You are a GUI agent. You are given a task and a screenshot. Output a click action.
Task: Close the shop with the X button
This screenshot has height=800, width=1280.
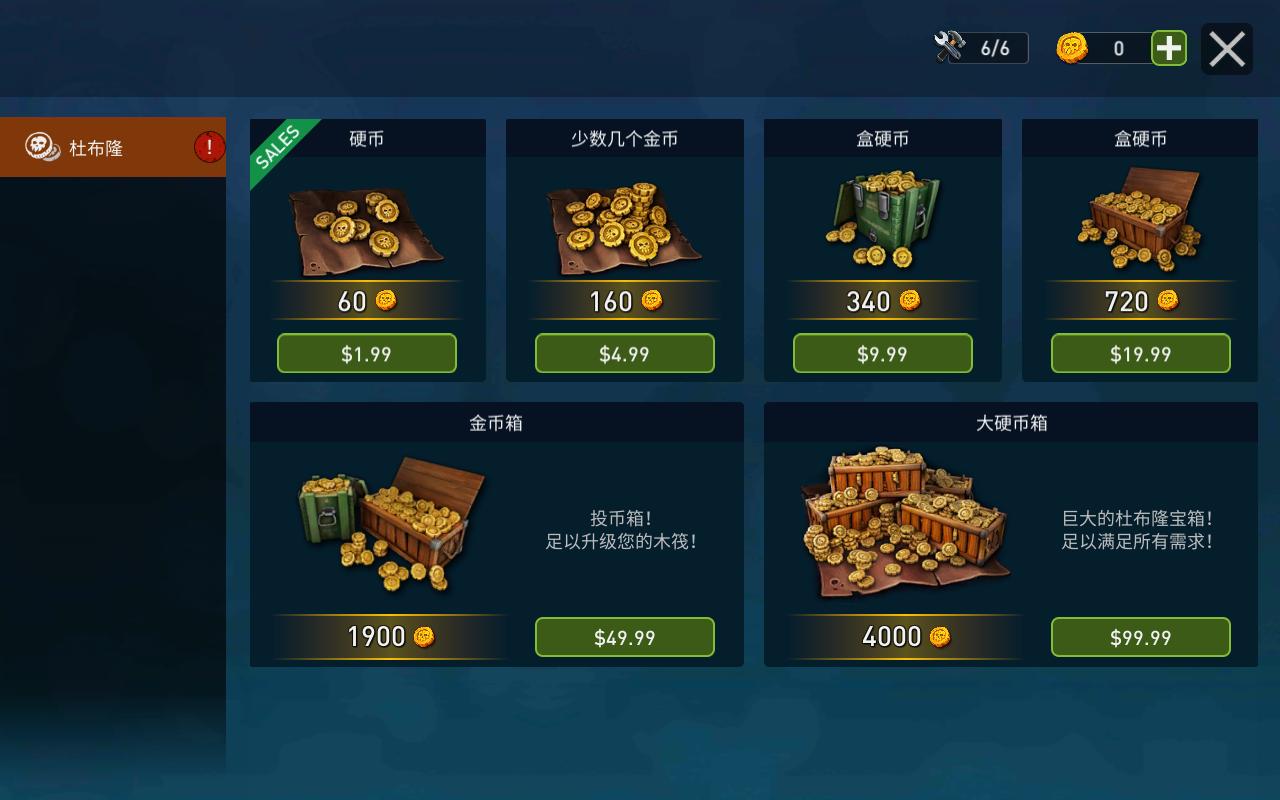pyautogui.click(x=1226, y=49)
